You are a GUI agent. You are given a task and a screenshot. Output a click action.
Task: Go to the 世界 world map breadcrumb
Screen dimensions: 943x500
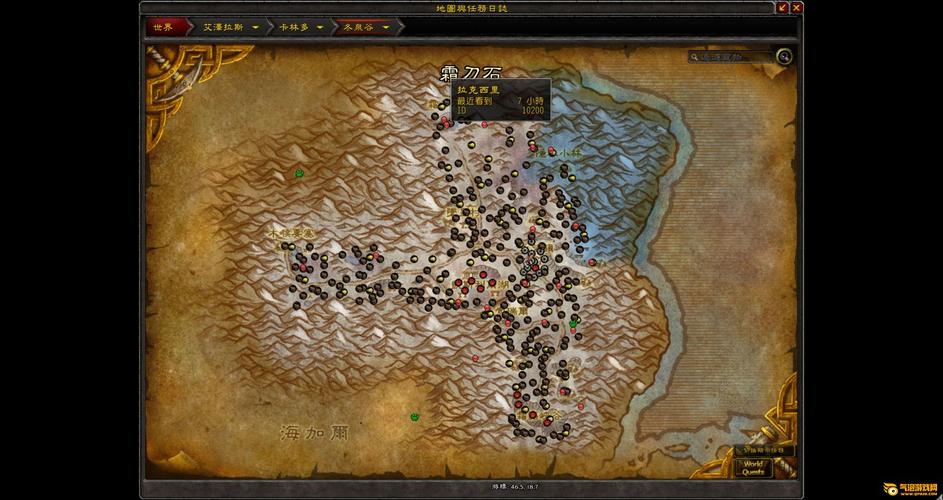point(162,27)
